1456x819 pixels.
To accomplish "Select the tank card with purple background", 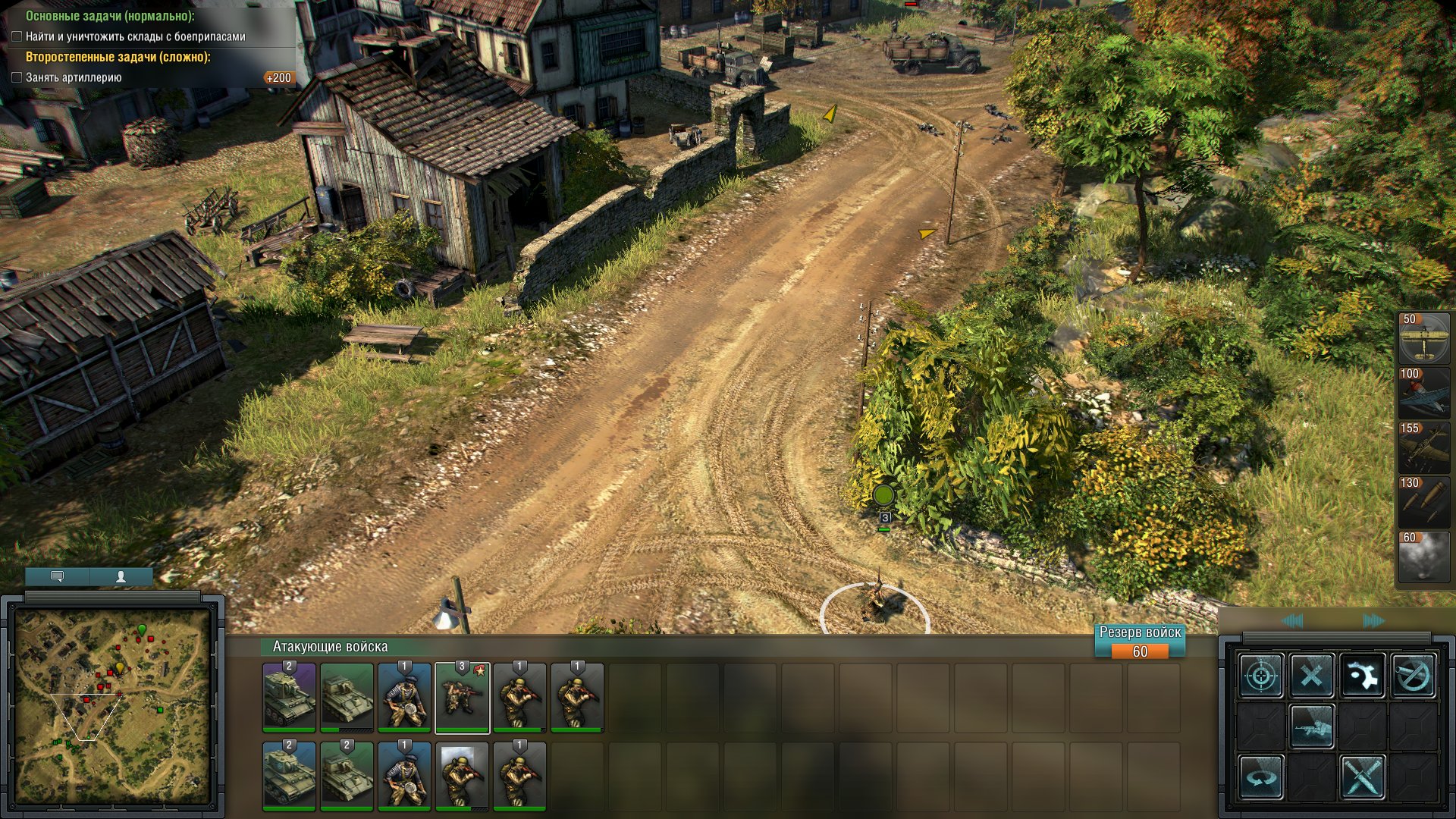I will point(289,698).
